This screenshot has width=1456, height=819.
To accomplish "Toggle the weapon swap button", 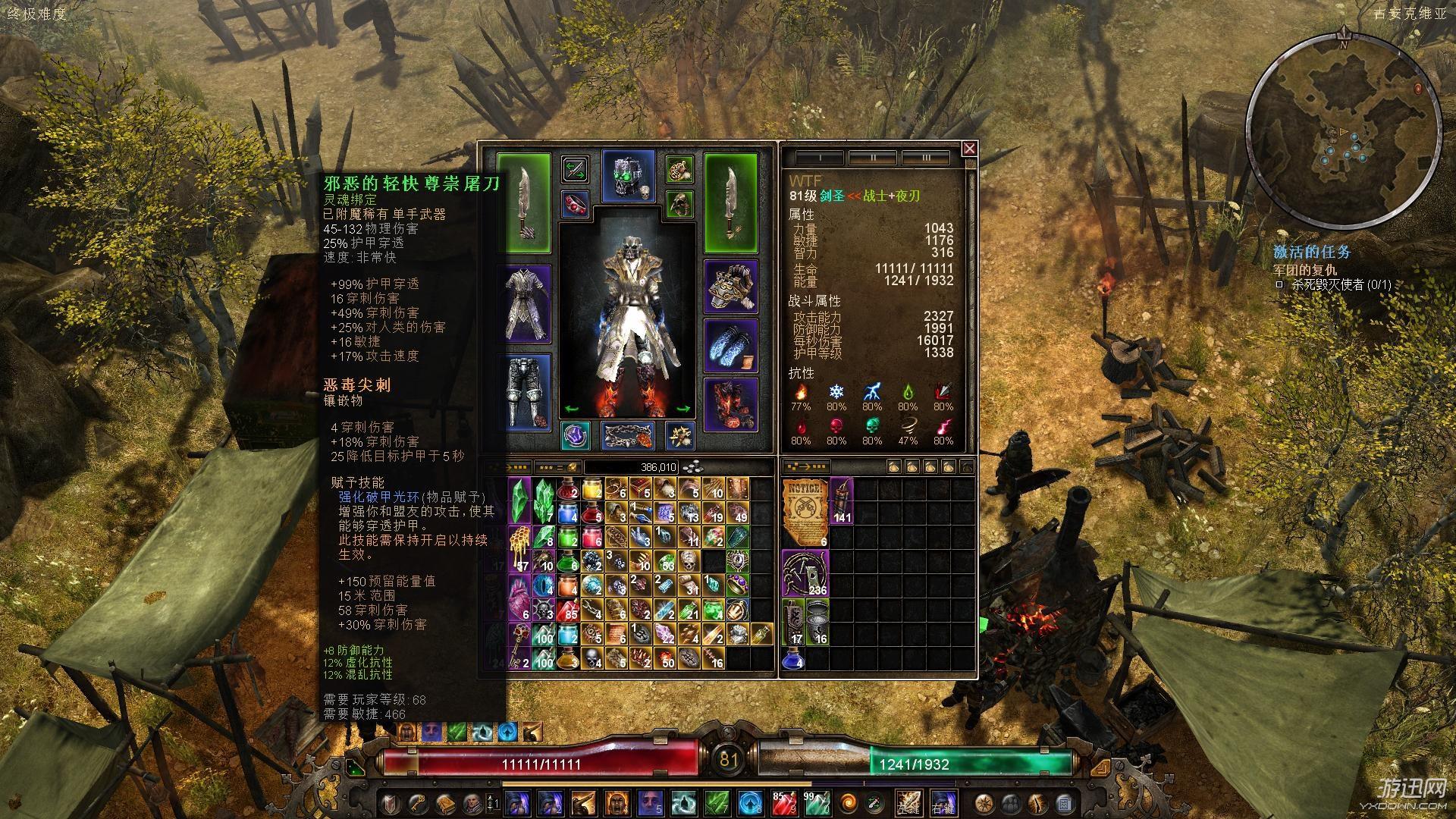I will 576,168.
